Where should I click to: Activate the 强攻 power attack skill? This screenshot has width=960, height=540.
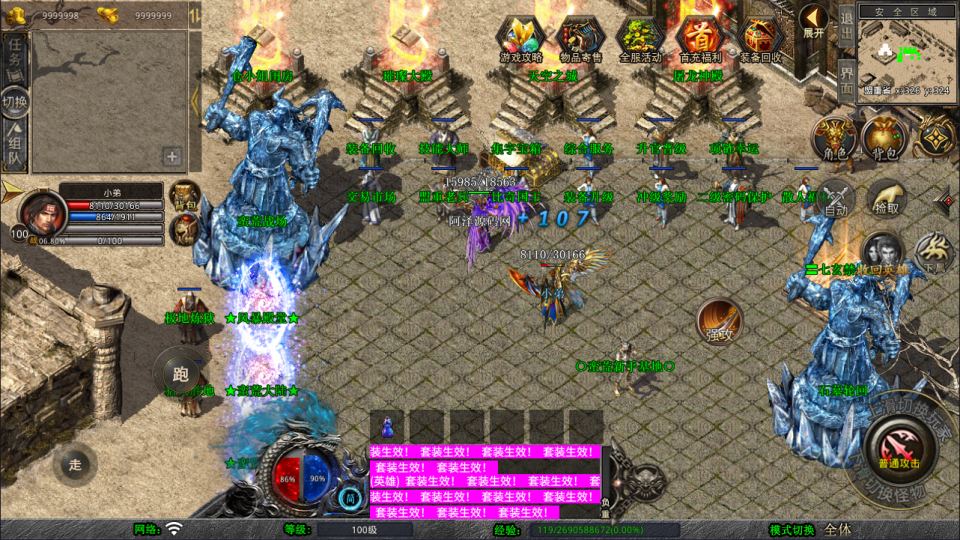click(720, 320)
